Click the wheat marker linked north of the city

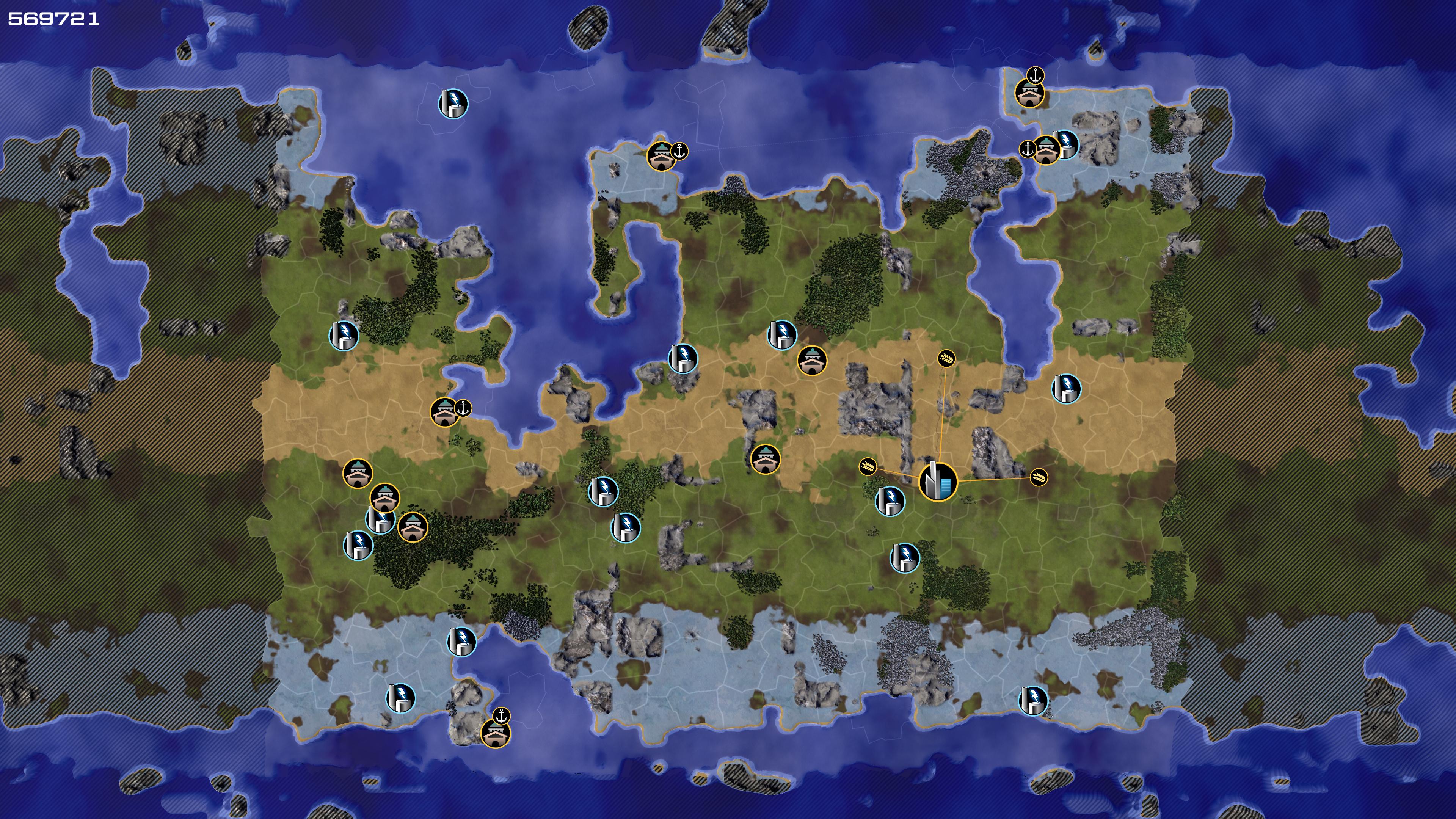point(947,358)
